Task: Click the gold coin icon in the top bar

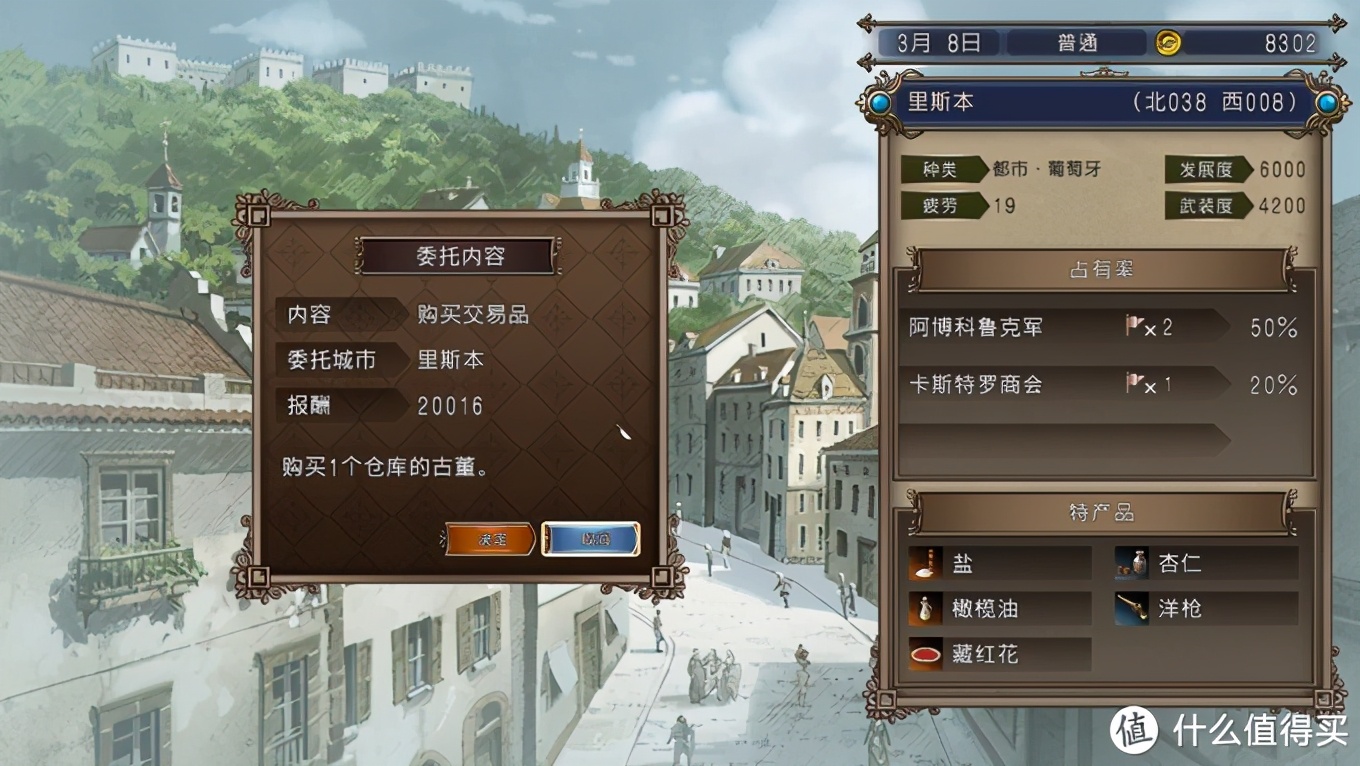Action: coord(1168,42)
